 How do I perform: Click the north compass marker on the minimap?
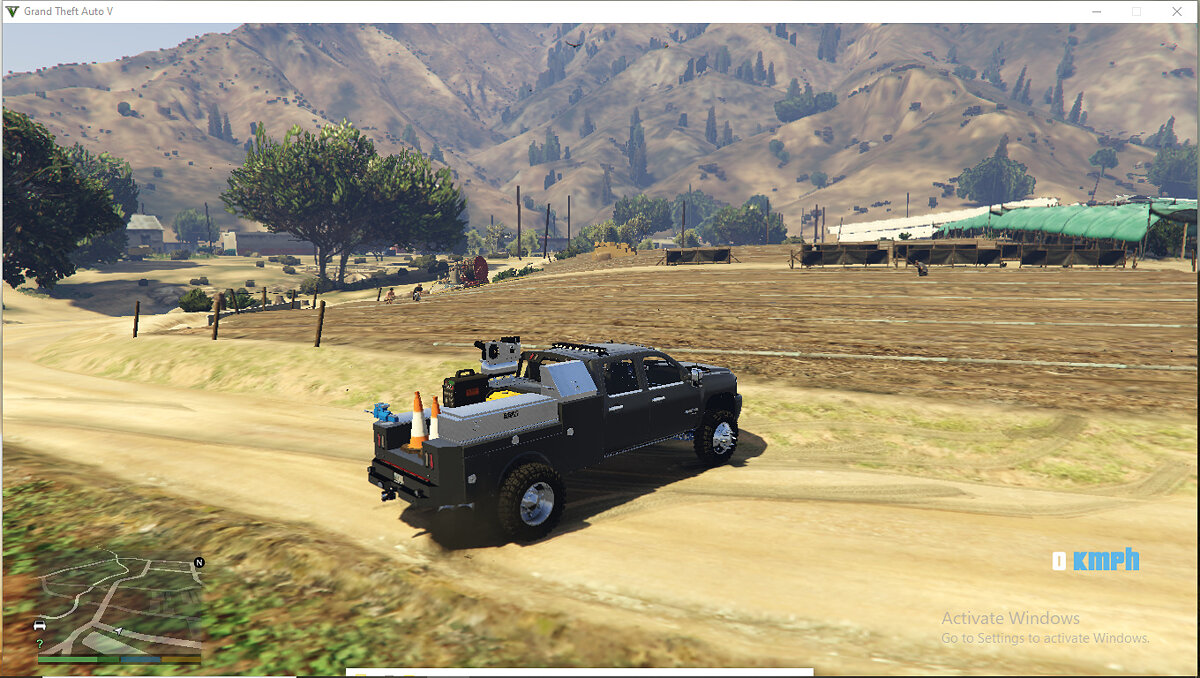pos(198,563)
